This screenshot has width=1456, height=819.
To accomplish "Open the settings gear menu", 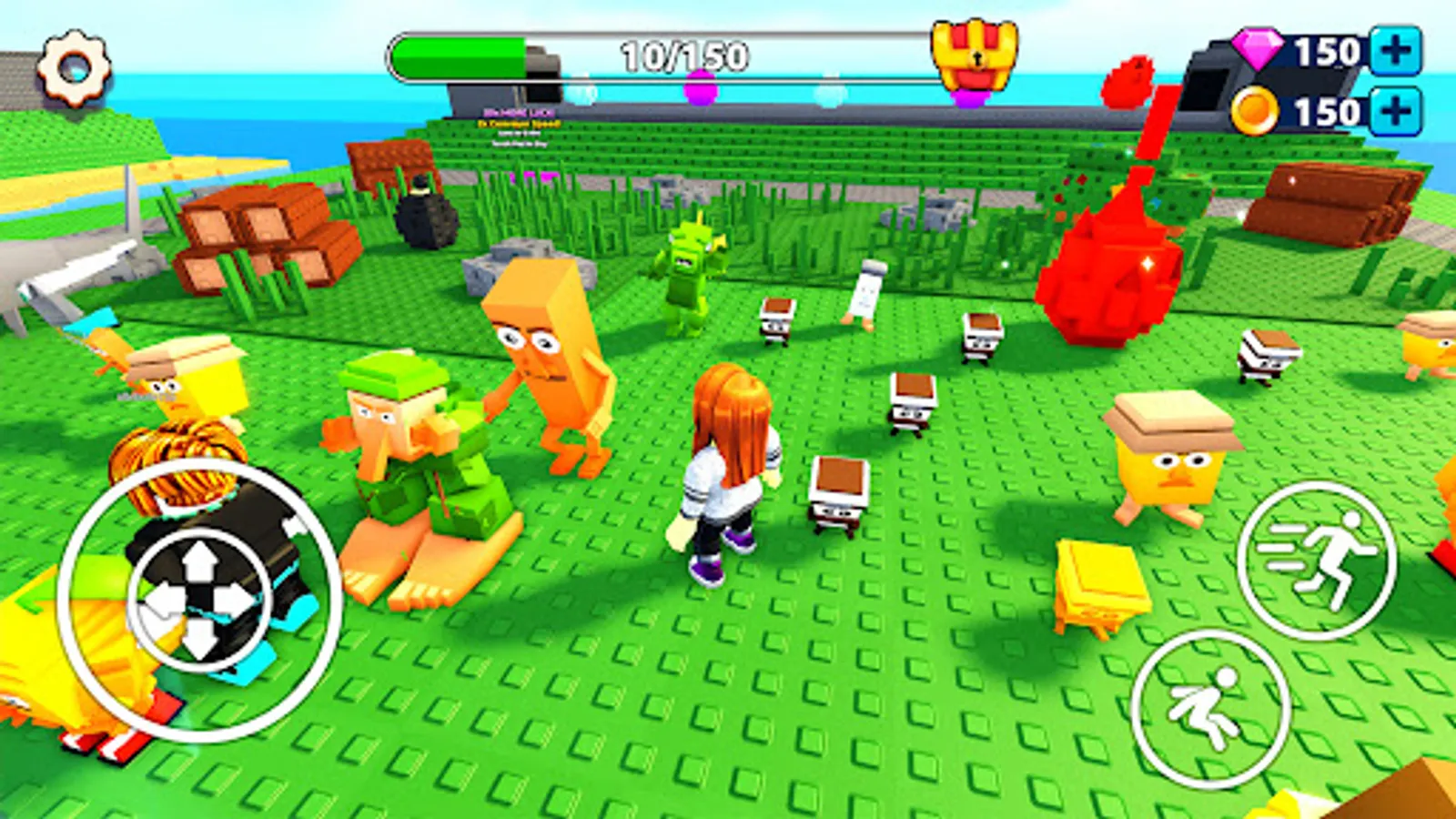I will 73,66.
